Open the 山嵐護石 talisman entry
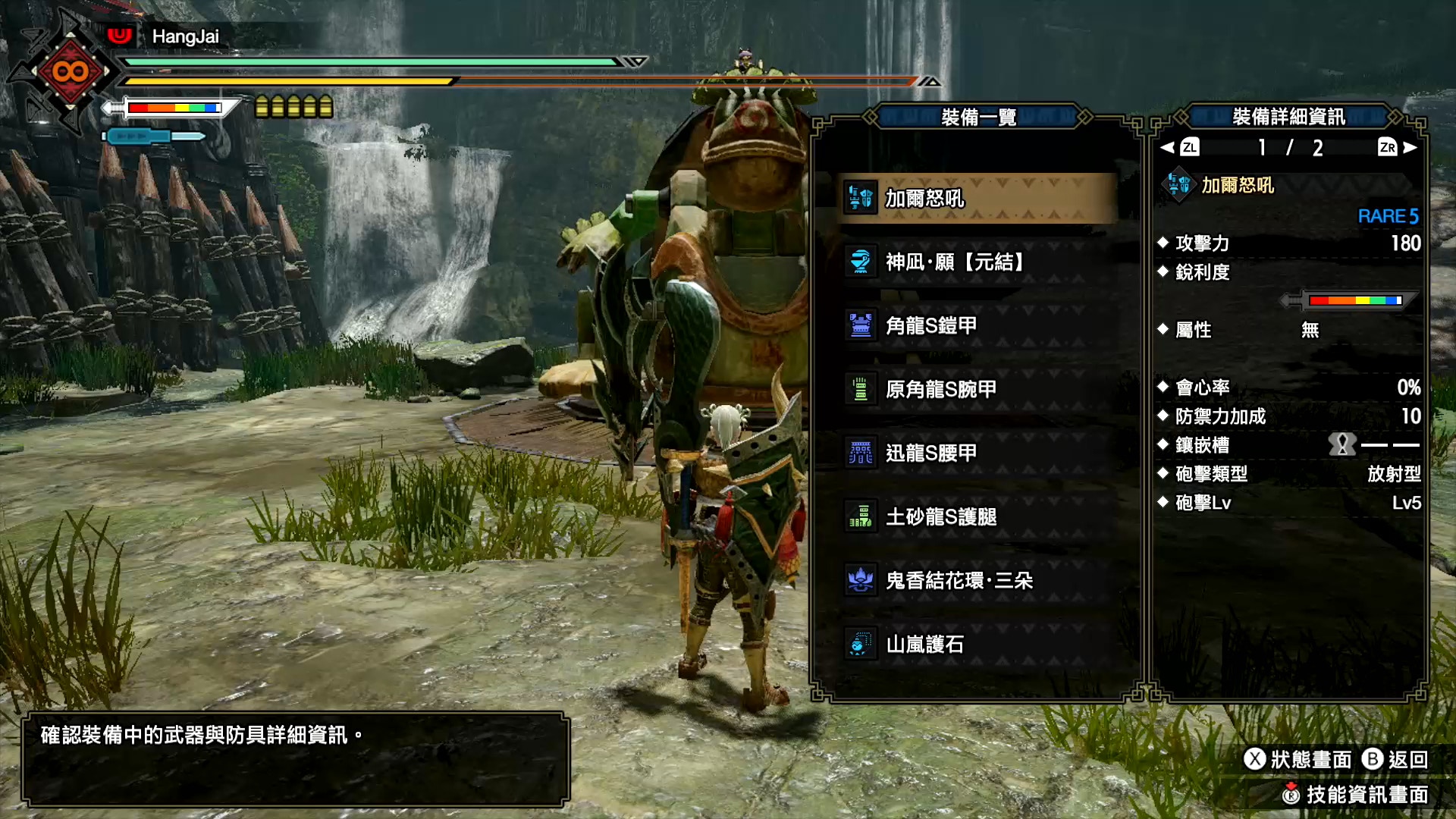The image size is (1456, 819). click(977, 645)
